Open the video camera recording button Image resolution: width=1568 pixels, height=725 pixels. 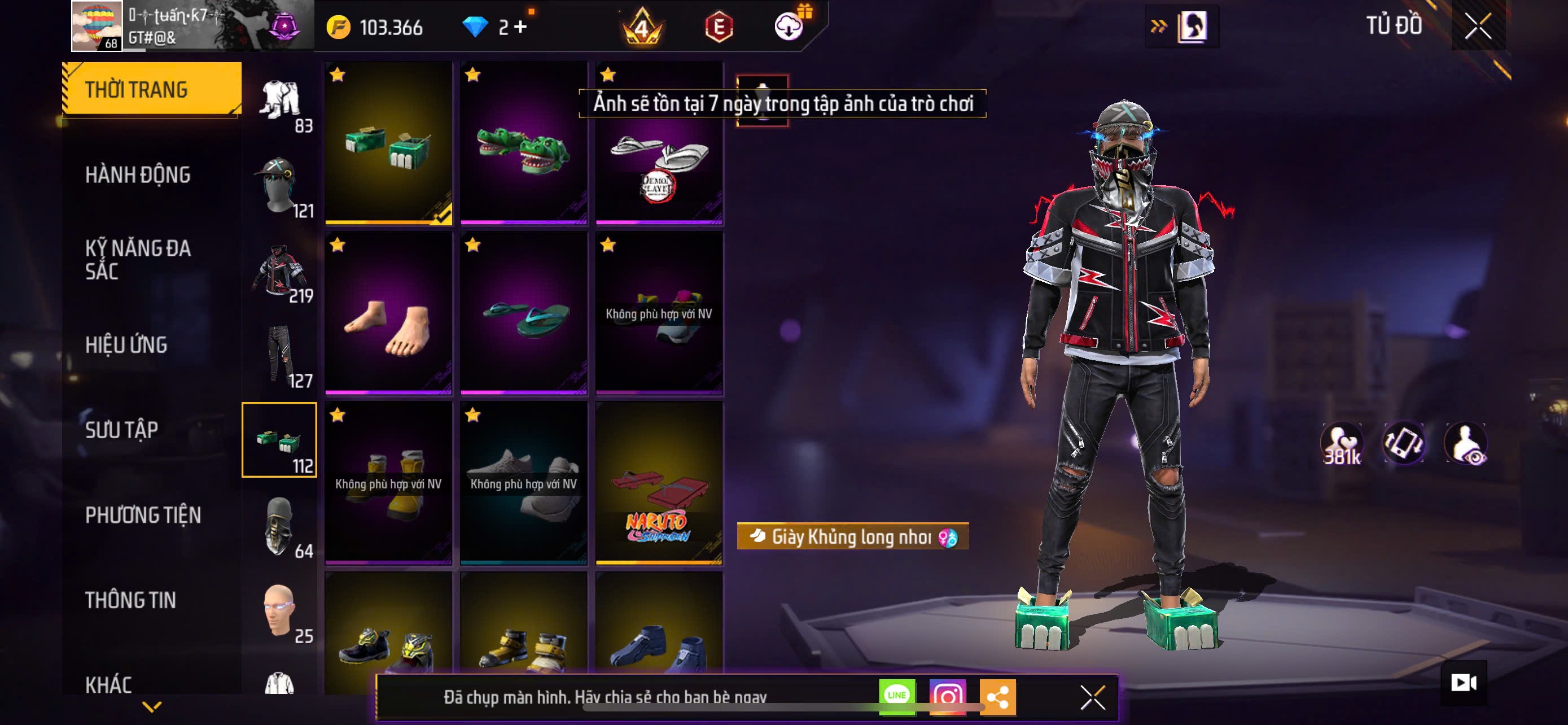click(1464, 683)
